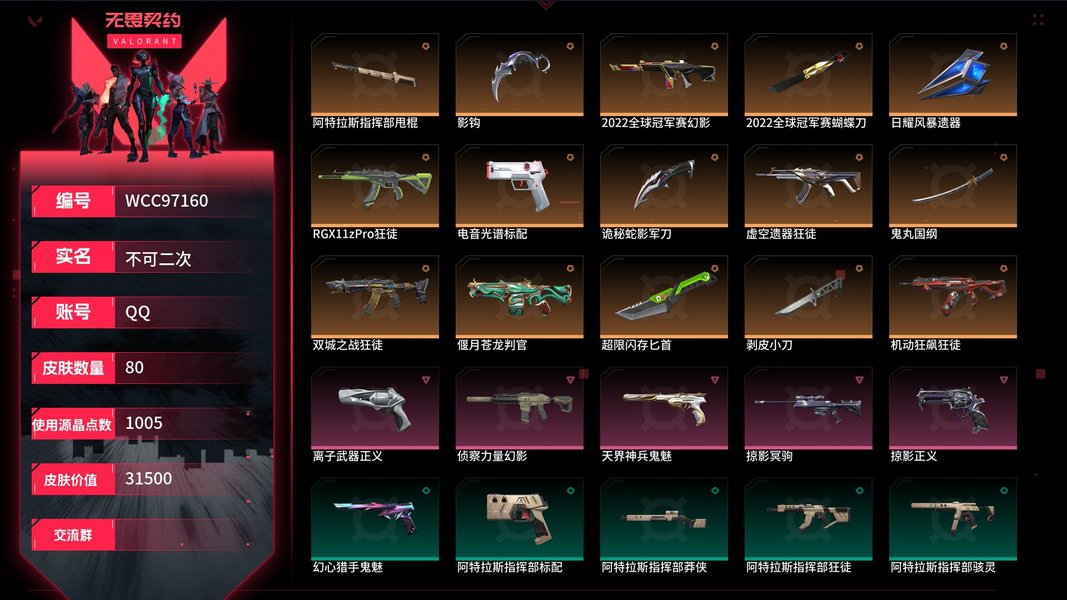Pick the 偃月苍龙判官 skin card
Screen dimensions: 1067x600
tap(519, 297)
